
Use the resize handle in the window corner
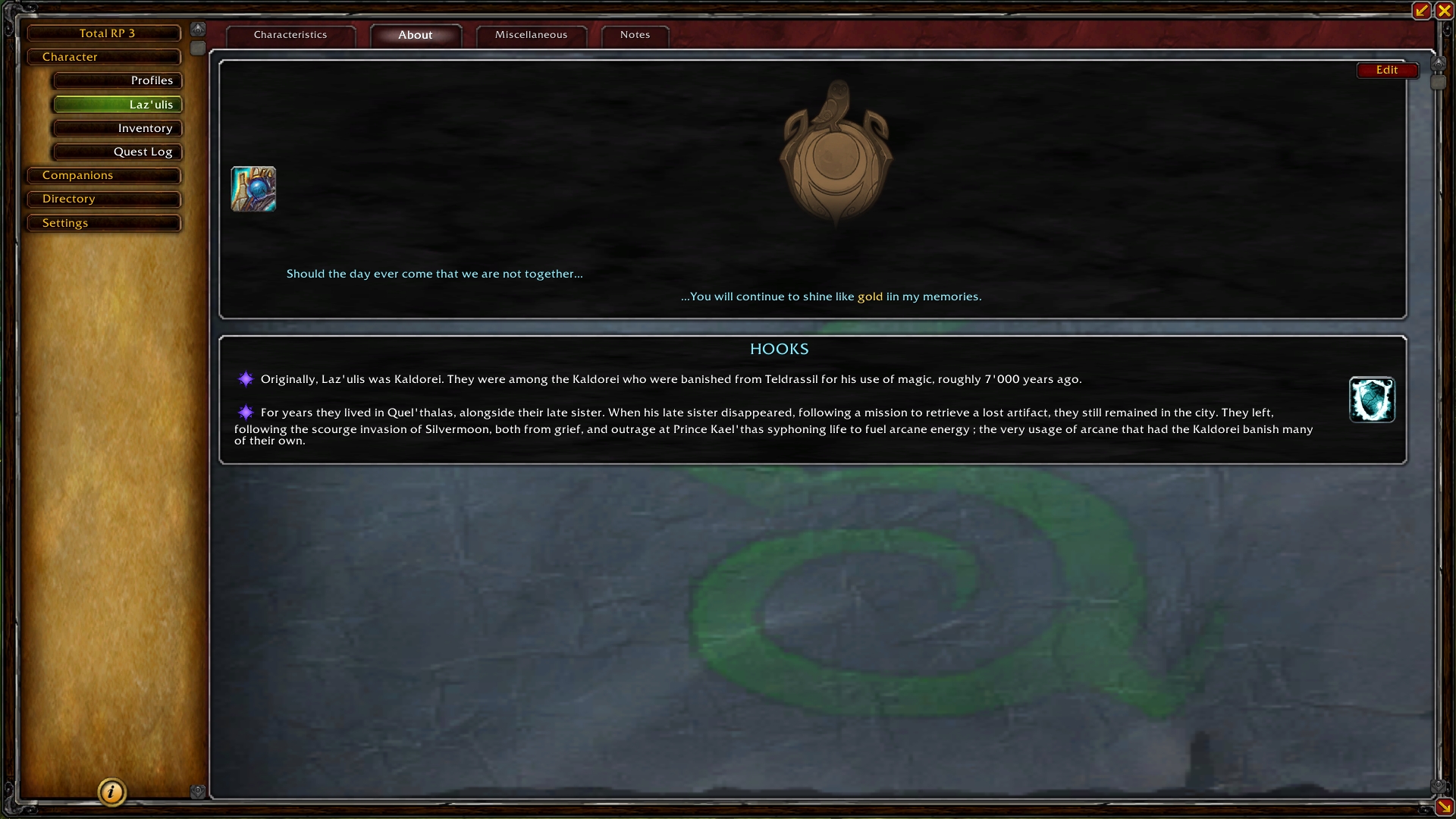click(x=1444, y=807)
